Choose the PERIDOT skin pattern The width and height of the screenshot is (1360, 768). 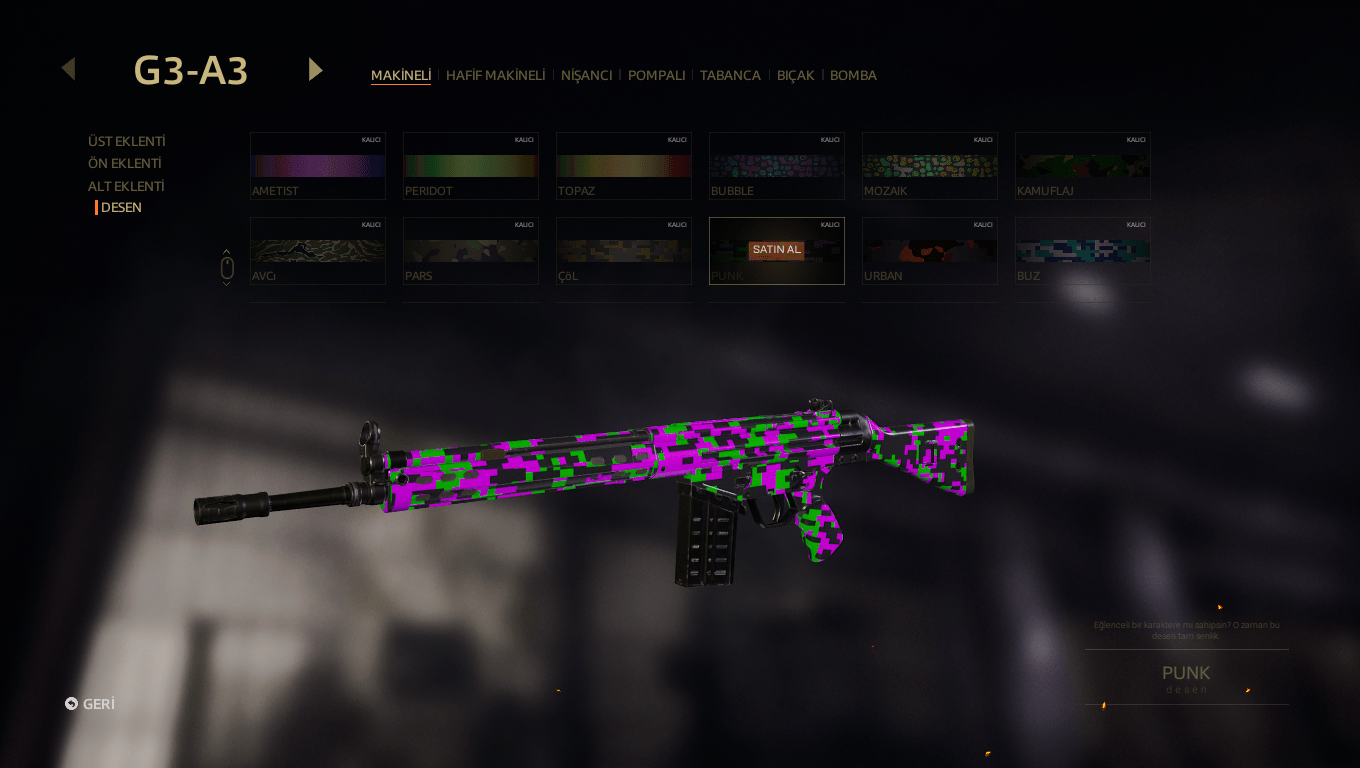[471, 166]
